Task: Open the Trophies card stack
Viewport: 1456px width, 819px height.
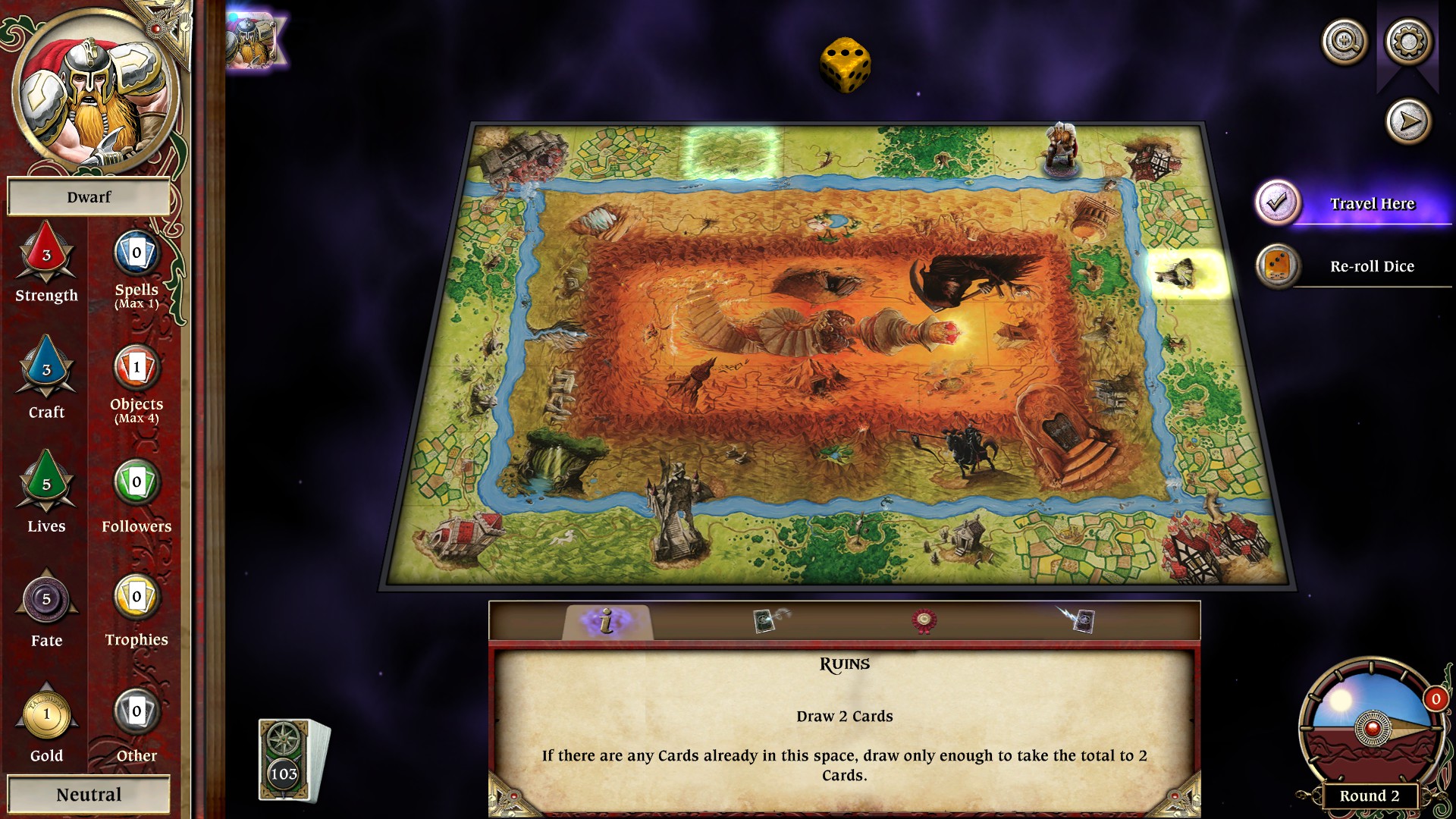Action: coord(135,599)
